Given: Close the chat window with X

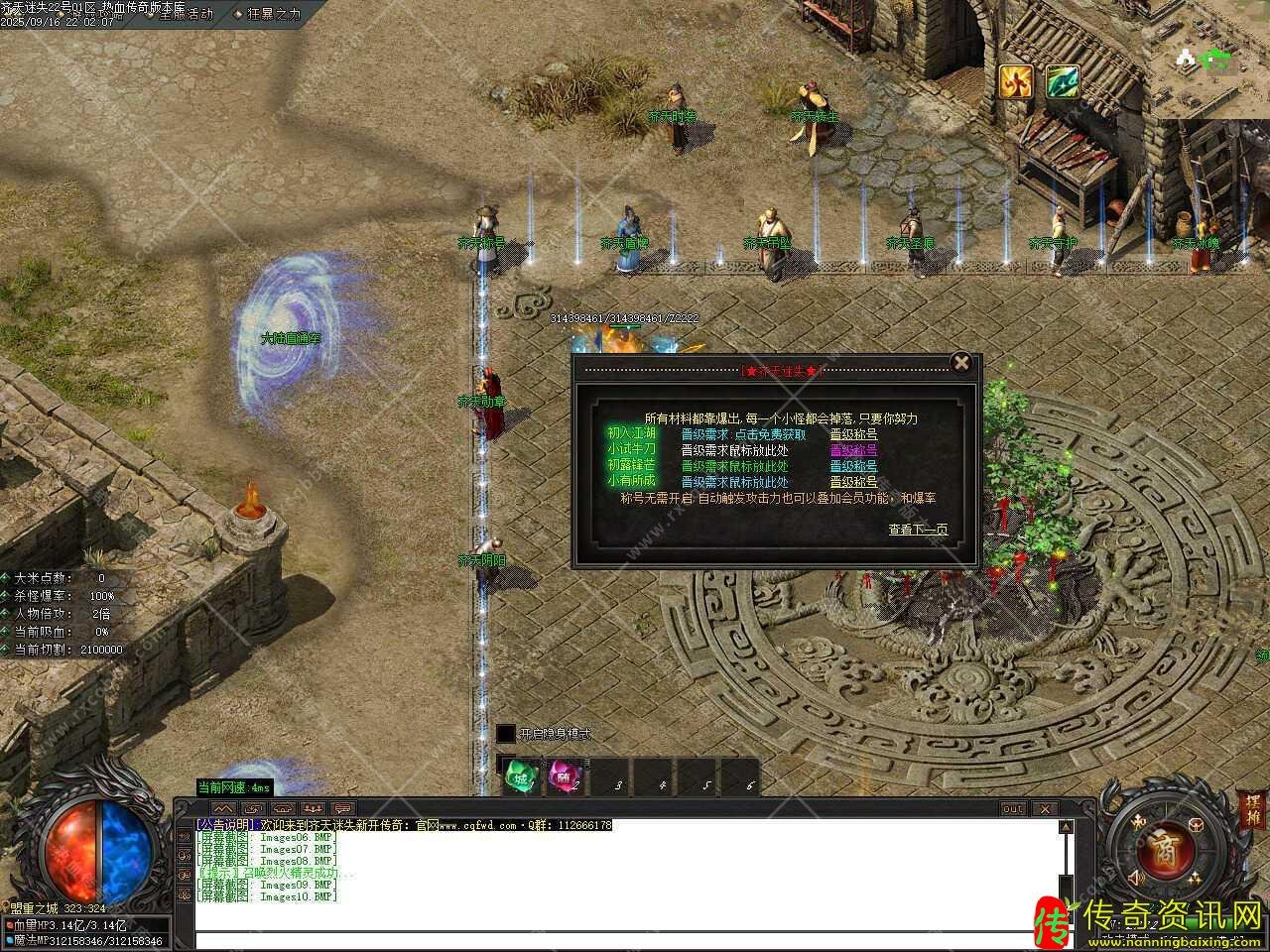Looking at the screenshot, I should click(1043, 808).
